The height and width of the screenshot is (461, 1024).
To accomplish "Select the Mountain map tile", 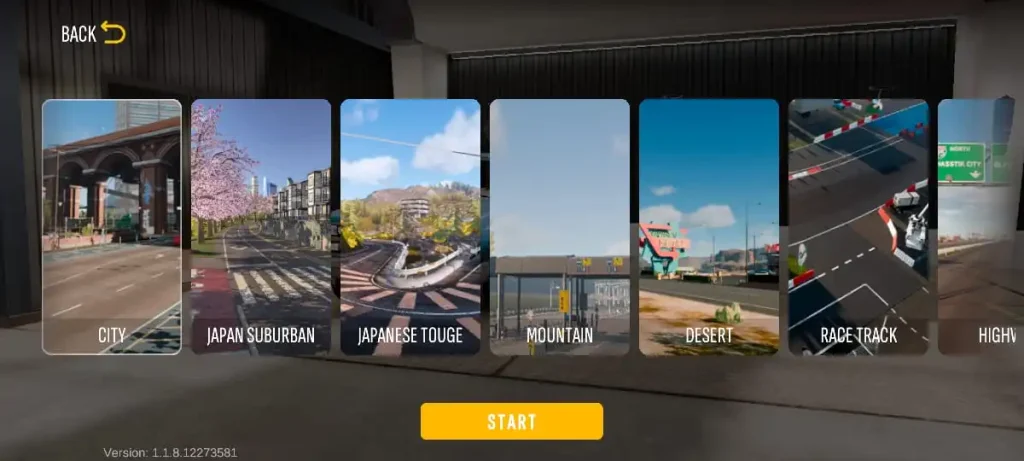I will point(559,227).
